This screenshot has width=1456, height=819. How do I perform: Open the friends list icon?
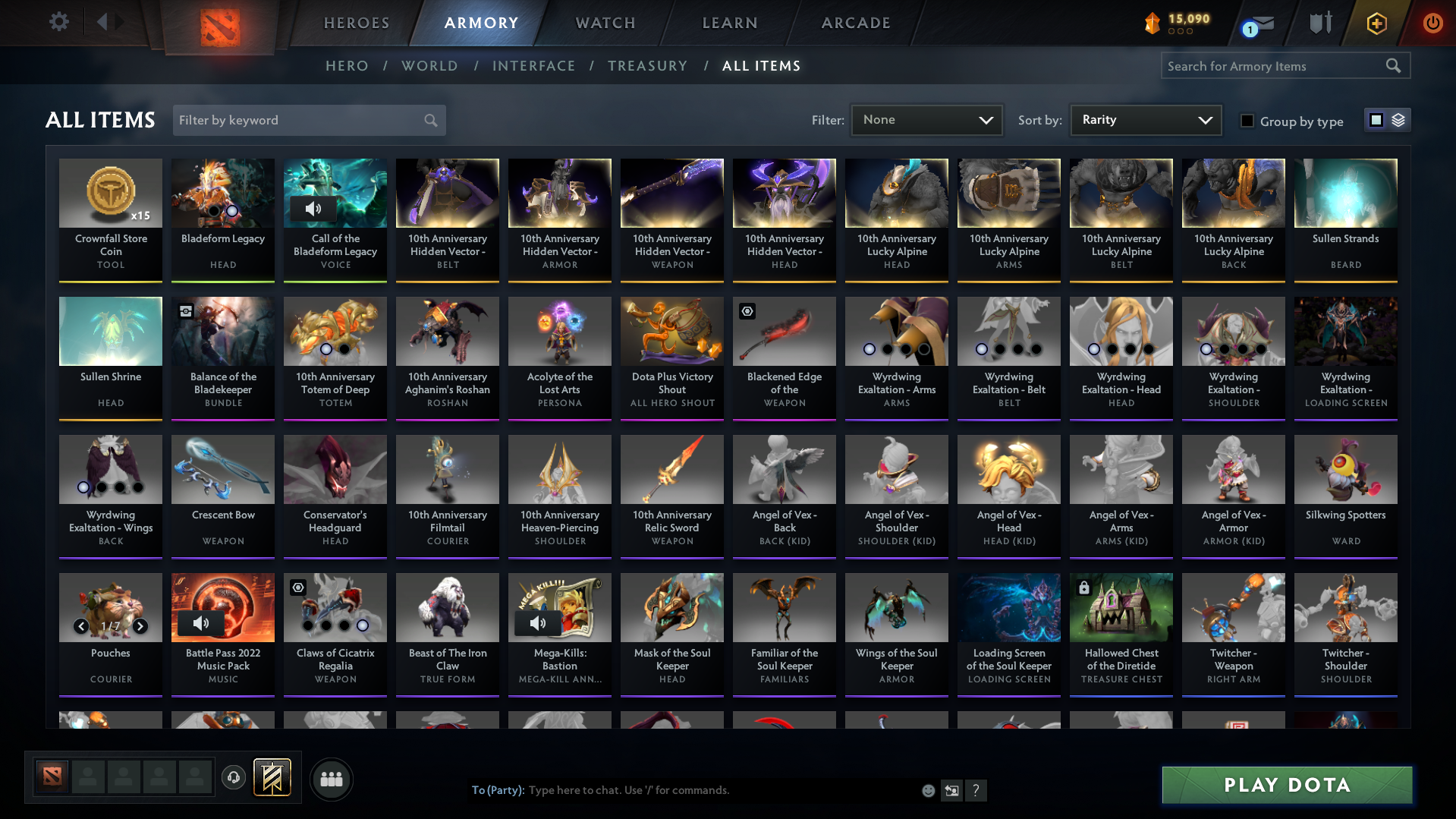[331, 779]
